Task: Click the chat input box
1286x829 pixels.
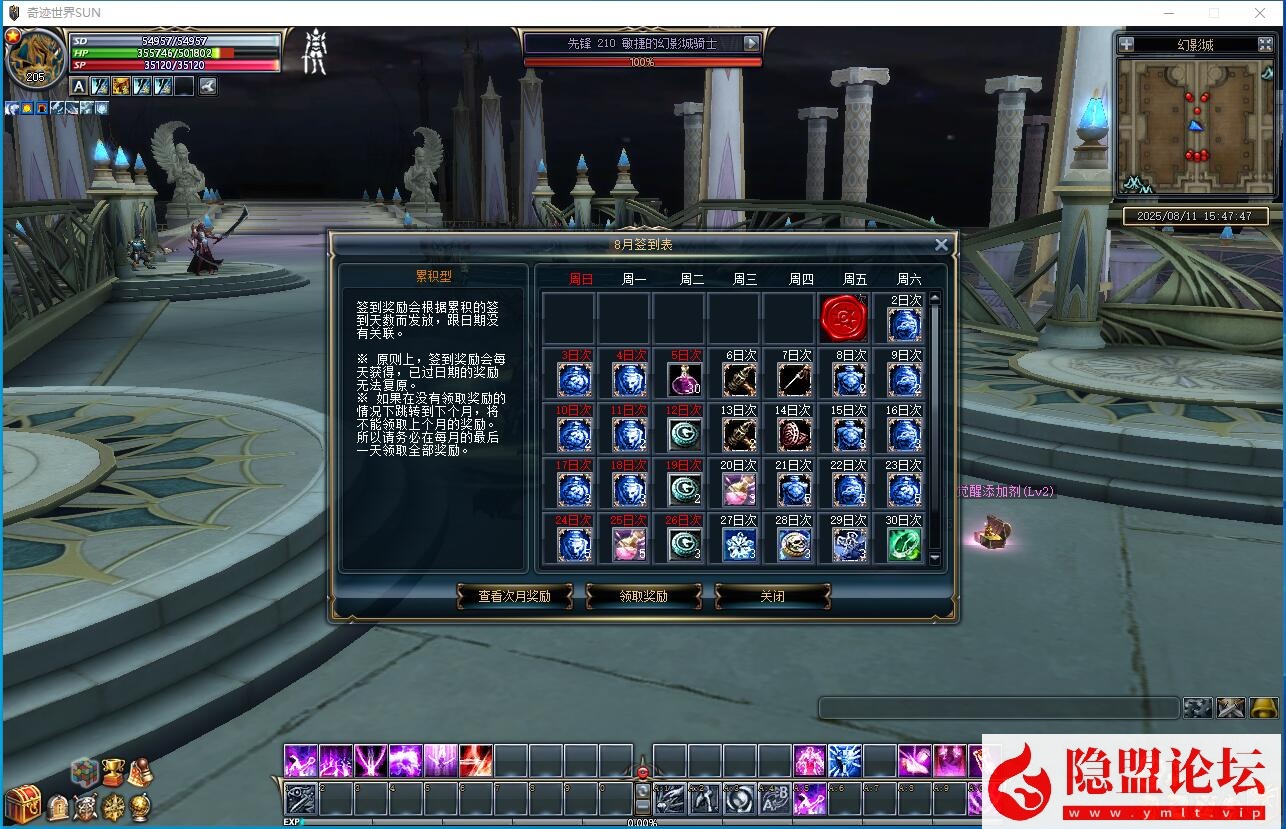Action: (998, 708)
